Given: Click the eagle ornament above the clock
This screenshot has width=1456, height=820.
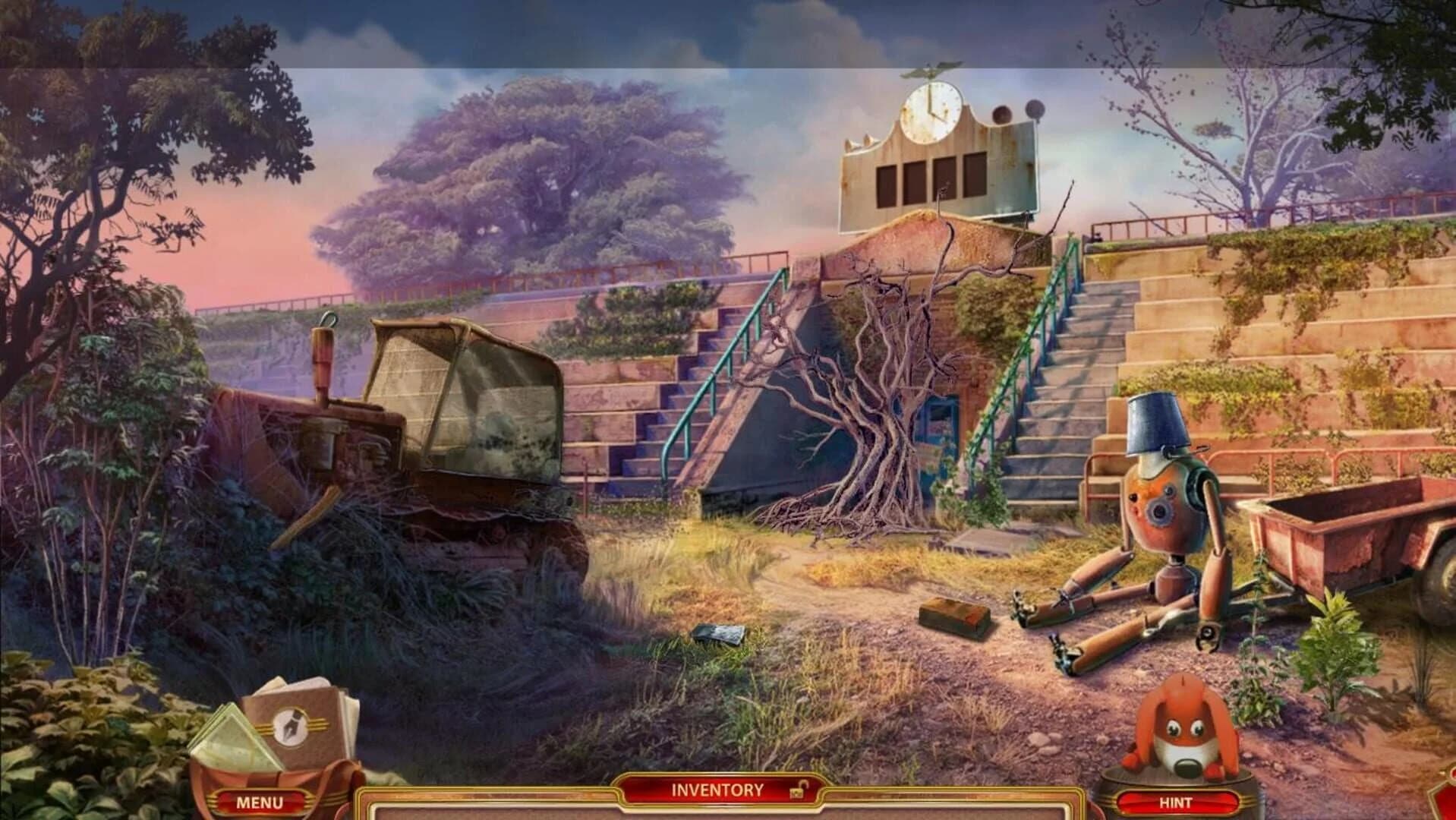Looking at the screenshot, I should pos(931,67).
